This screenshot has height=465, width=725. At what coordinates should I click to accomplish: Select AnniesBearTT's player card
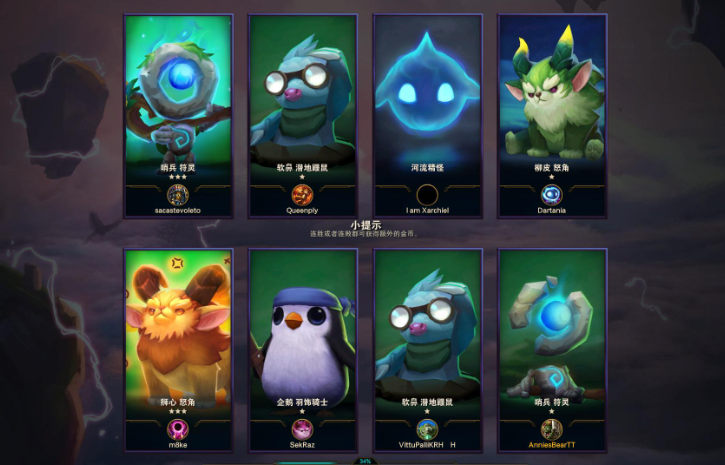pyautogui.click(x=552, y=348)
